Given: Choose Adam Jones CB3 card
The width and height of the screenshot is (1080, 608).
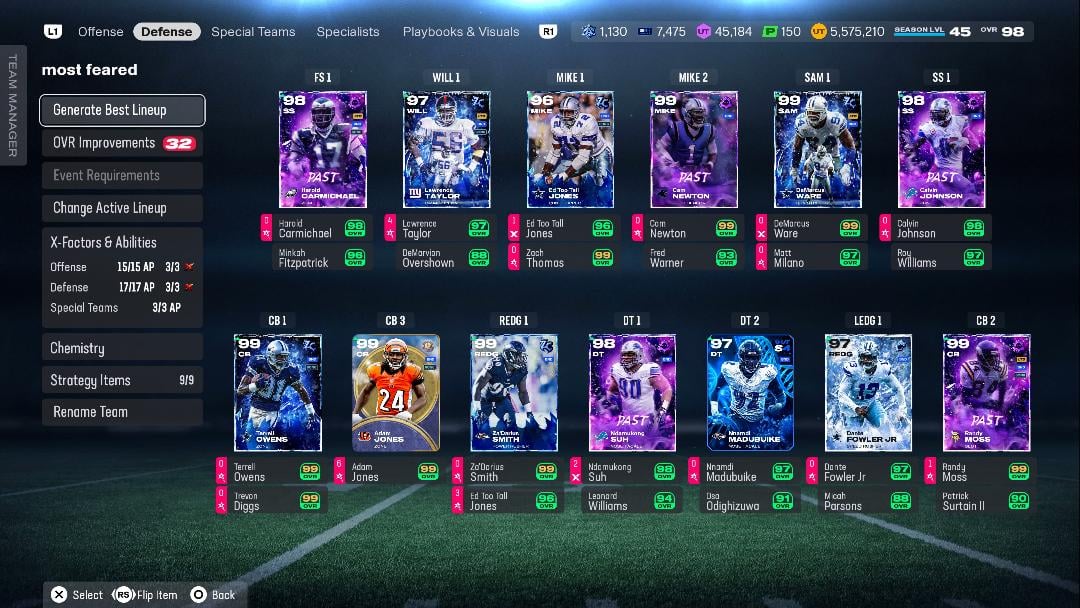Looking at the screenshot, I should pos(395,393).
